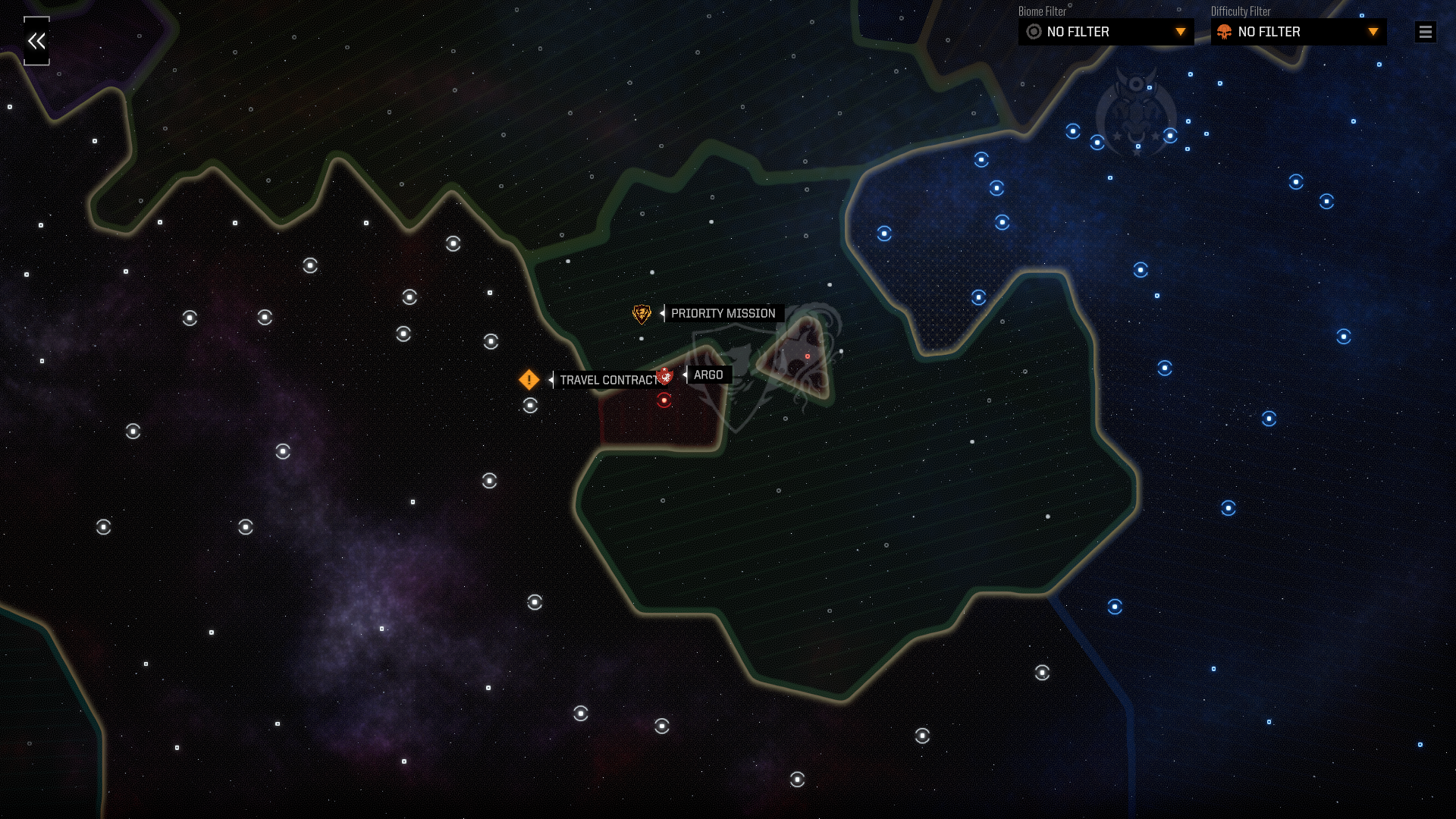1456x819 pixels.
Task: Open the hamburger menu button
Action: pyautogui.click(x=1425, y=32)
